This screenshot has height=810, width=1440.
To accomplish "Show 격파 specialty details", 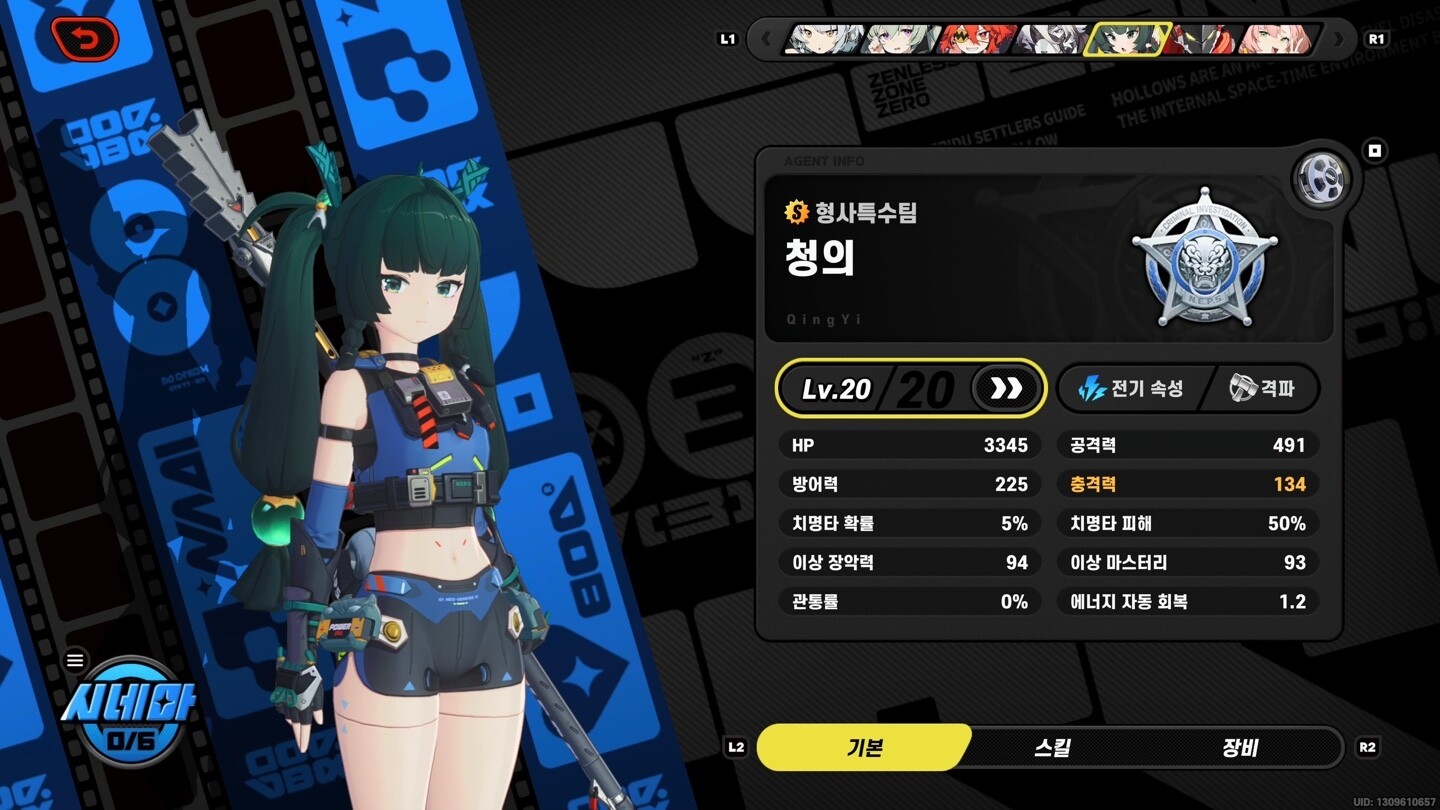I will coord(1263,389).
